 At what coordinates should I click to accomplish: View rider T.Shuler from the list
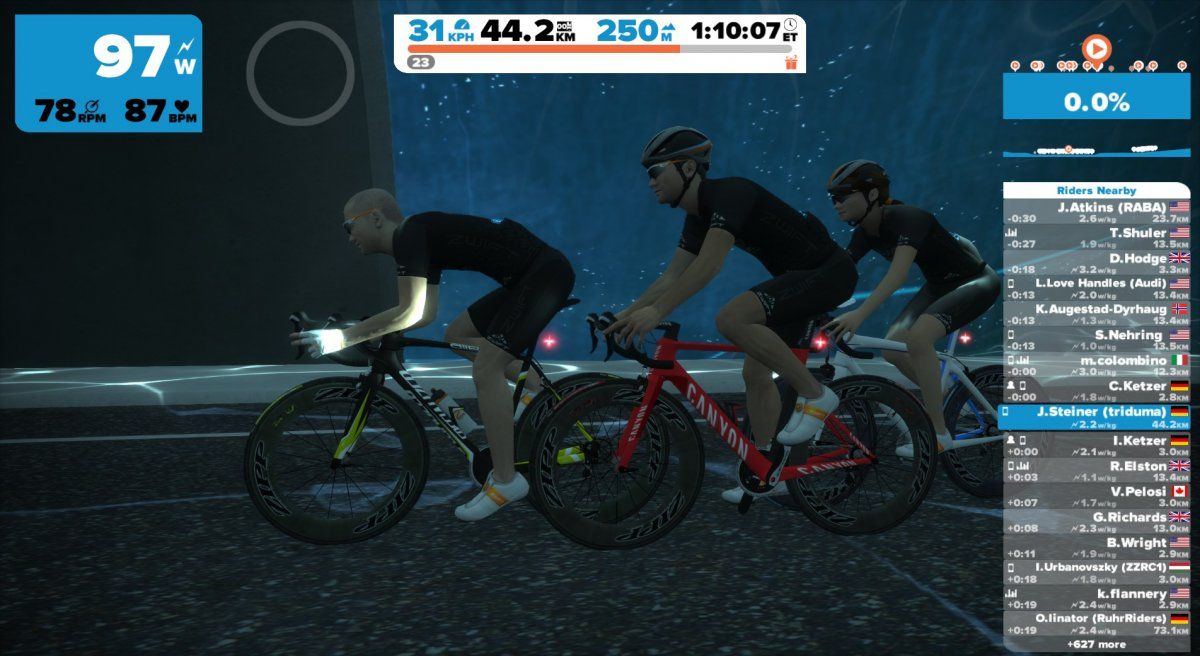click(x=1097, y=238)
